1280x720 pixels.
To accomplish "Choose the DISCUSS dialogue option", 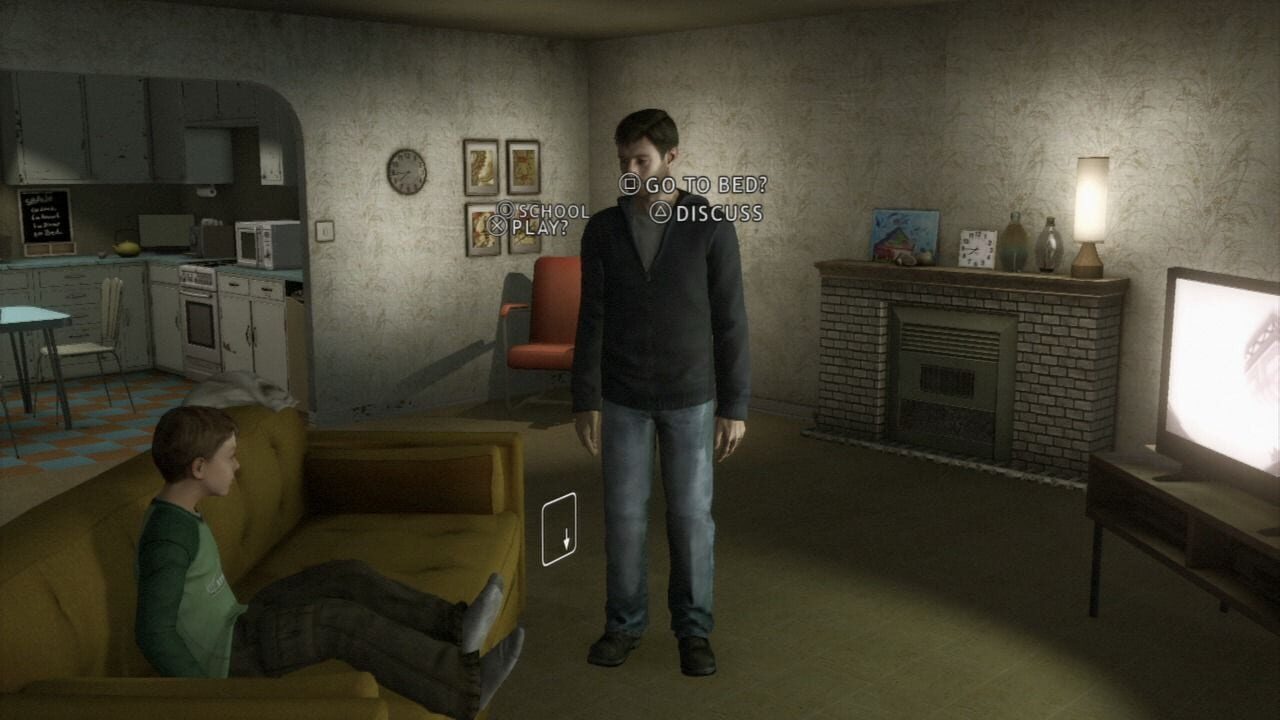I will tap(718, 212).
